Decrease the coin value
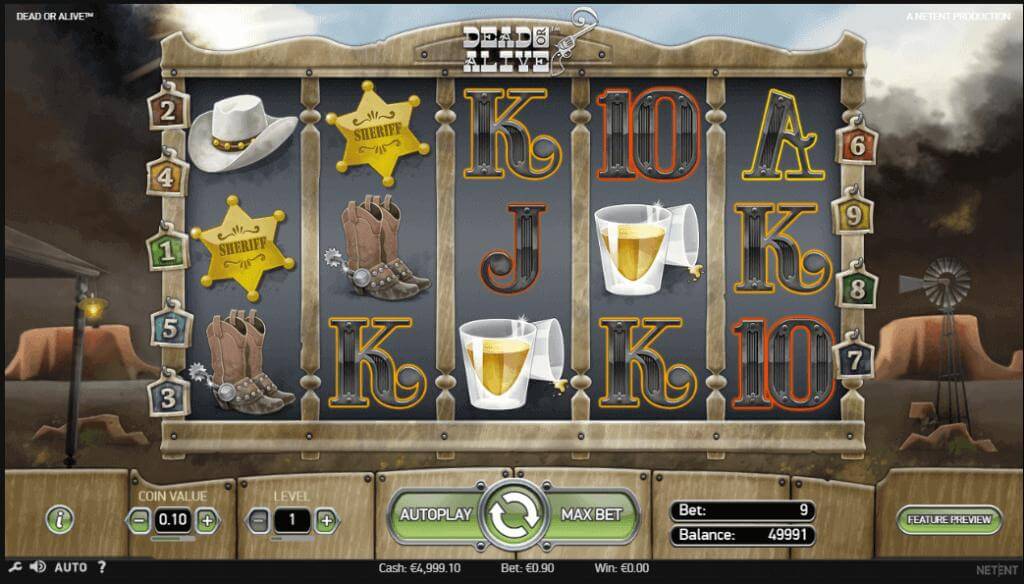 [140, 520]
